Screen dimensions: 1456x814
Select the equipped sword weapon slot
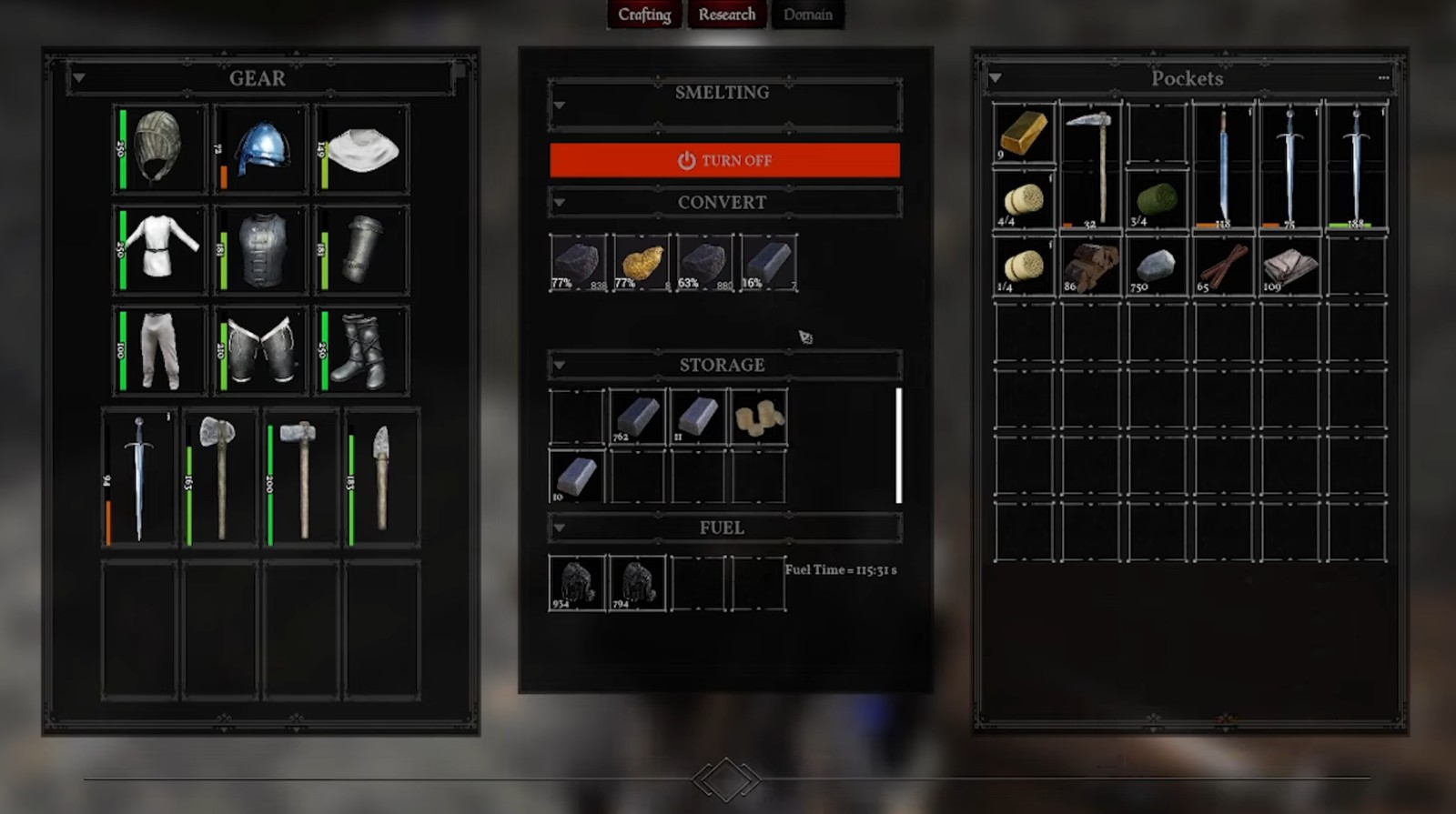pos(138,477)
